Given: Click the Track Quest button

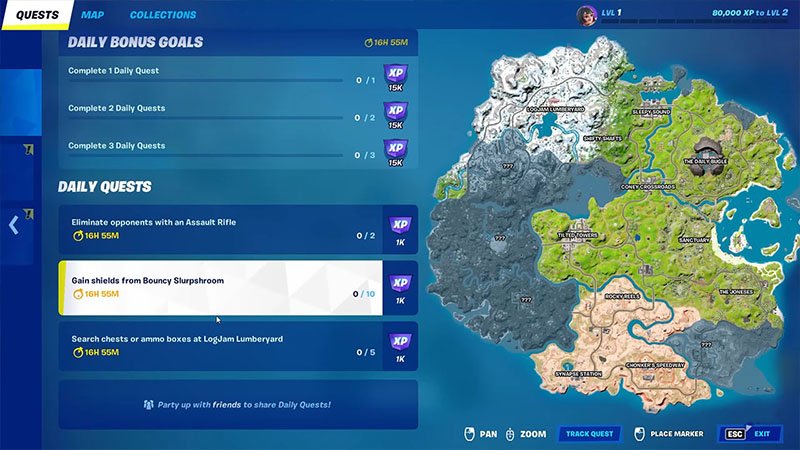Looking at the screenshot, I should tap(590, 434).
